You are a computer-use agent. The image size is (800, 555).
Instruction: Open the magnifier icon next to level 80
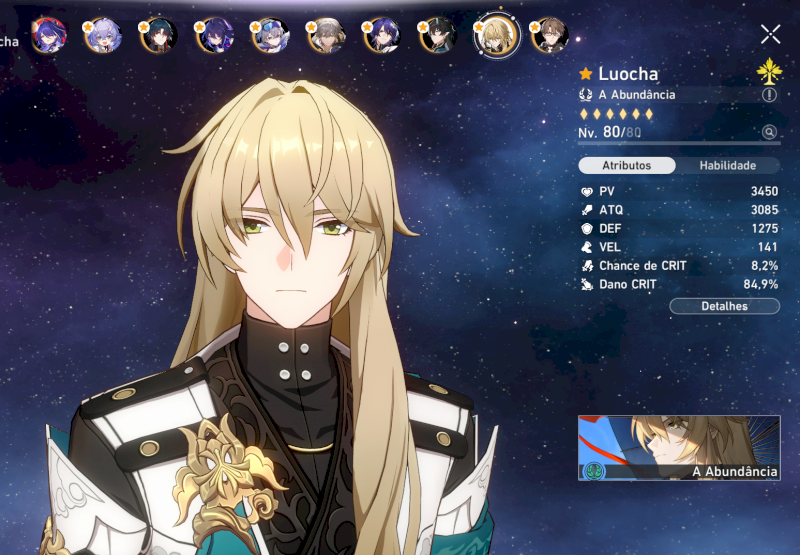[769, 132]
